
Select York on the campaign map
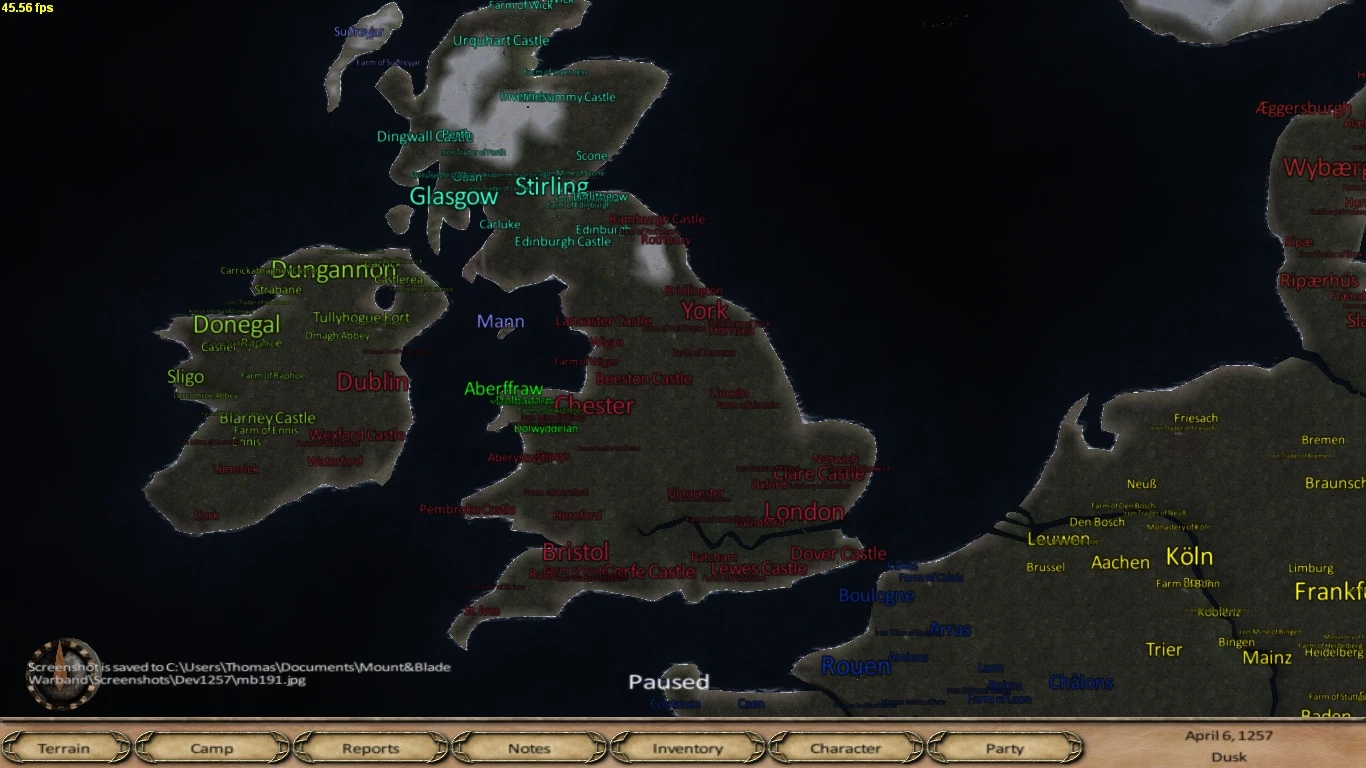coord(704,311)
